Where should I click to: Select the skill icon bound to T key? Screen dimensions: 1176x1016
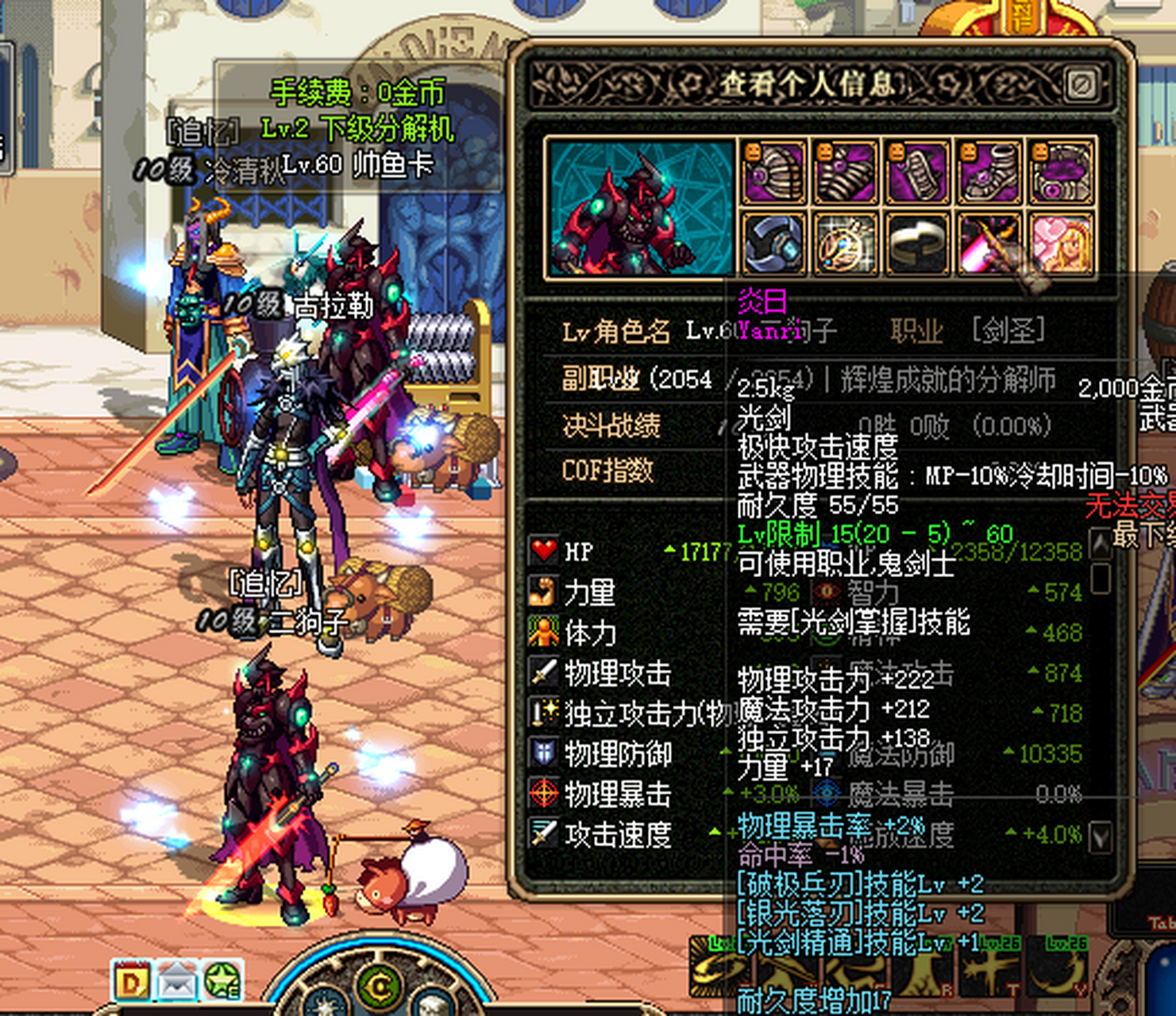pyautogui.click(x=991, y=973)
